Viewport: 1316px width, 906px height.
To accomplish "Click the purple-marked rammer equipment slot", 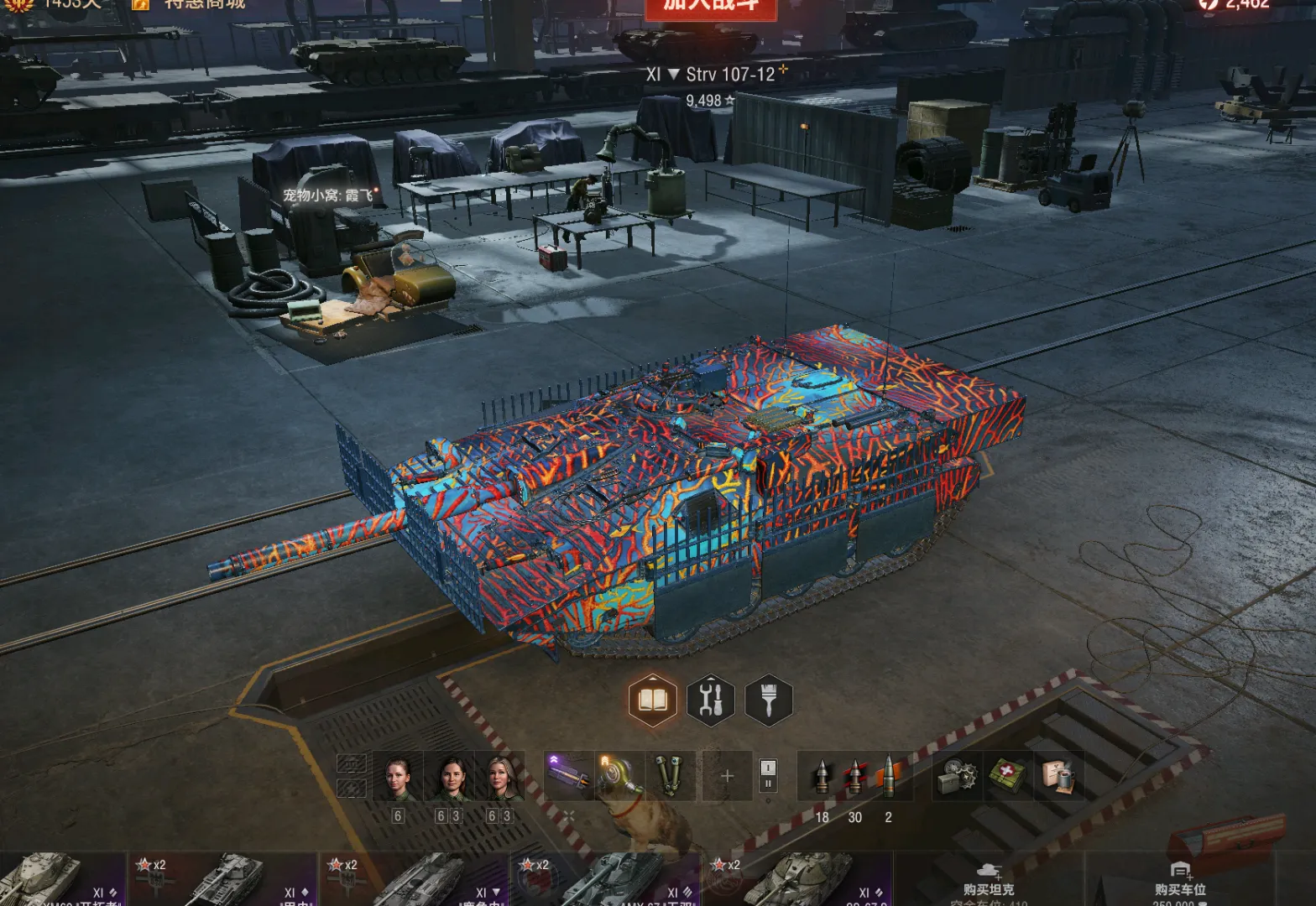I will point(567,774).
